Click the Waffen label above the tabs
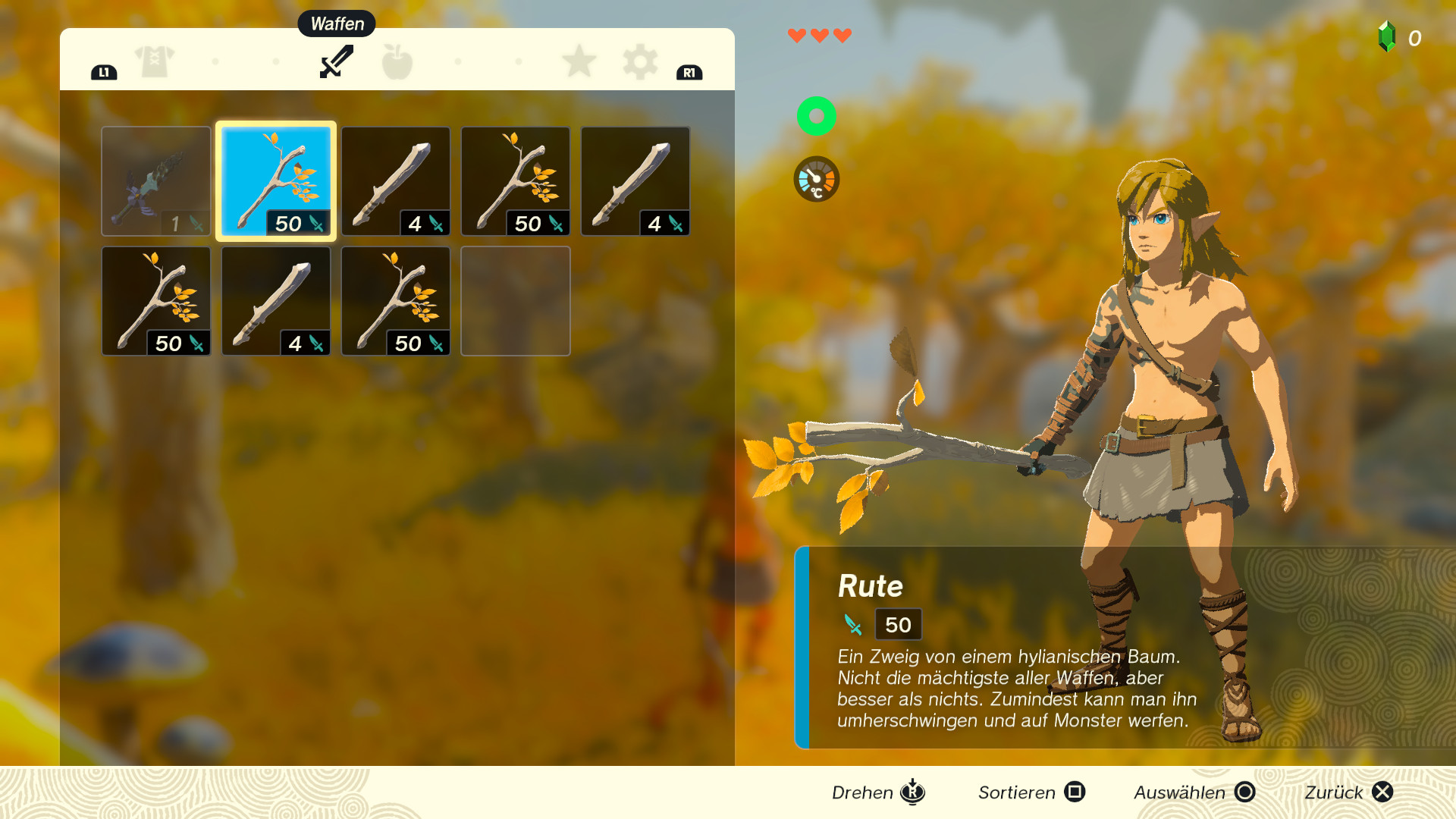 (x=337, y=24)
